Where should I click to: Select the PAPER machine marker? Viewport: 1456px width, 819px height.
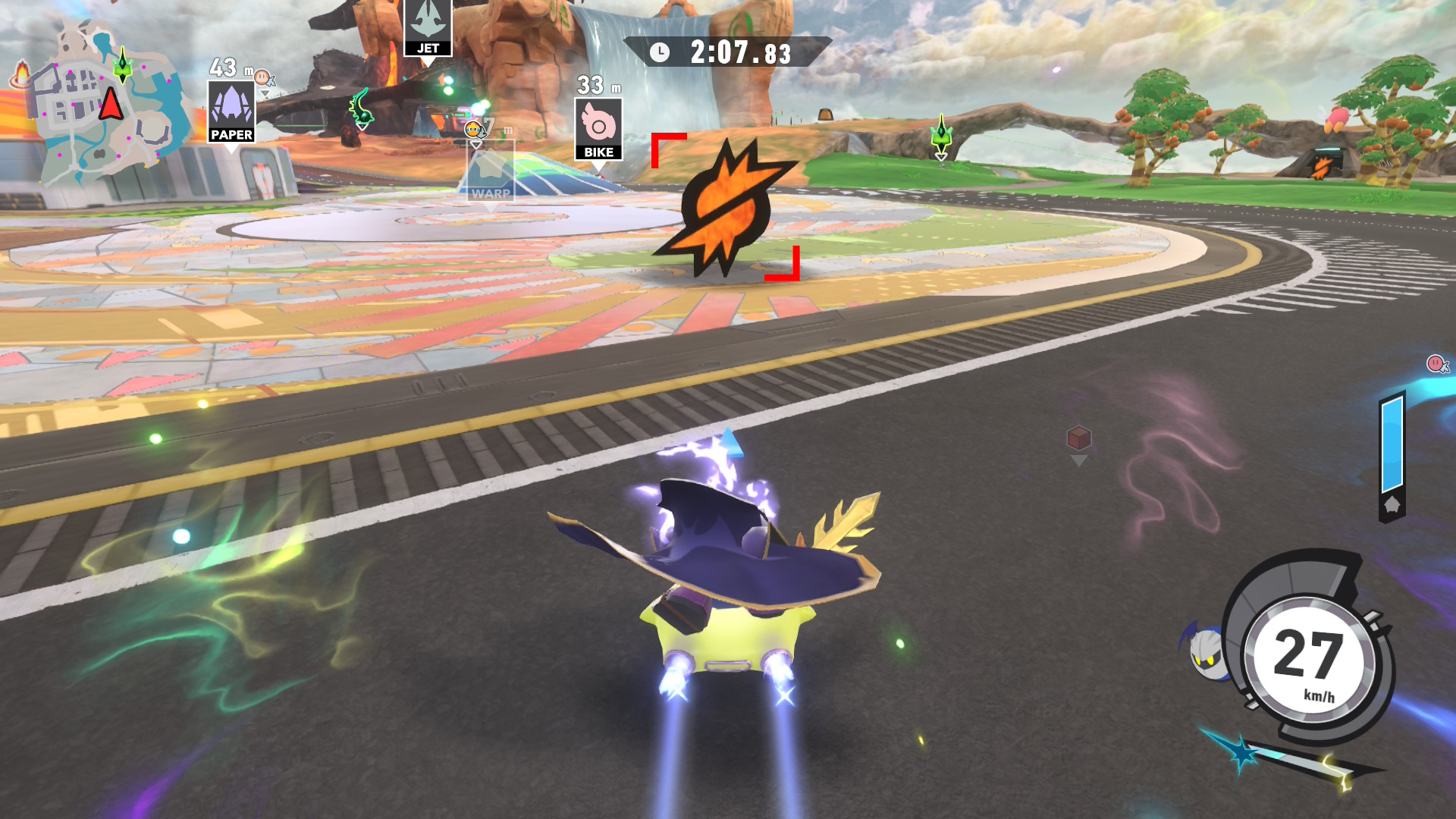click(x=231, y=112)
